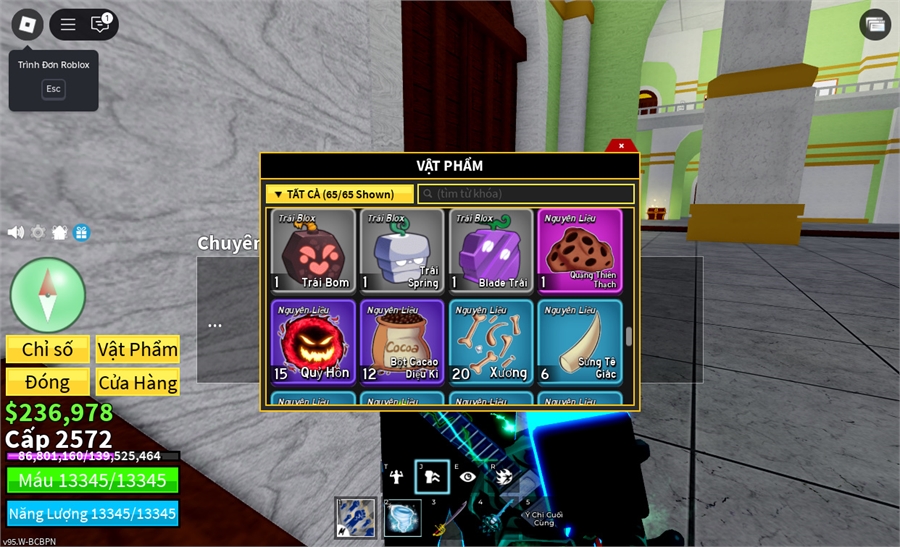Select the Bột Cacao Diệu Kì sack
The width and height of the screenshot is (900, 547).
tap(402, 341)
